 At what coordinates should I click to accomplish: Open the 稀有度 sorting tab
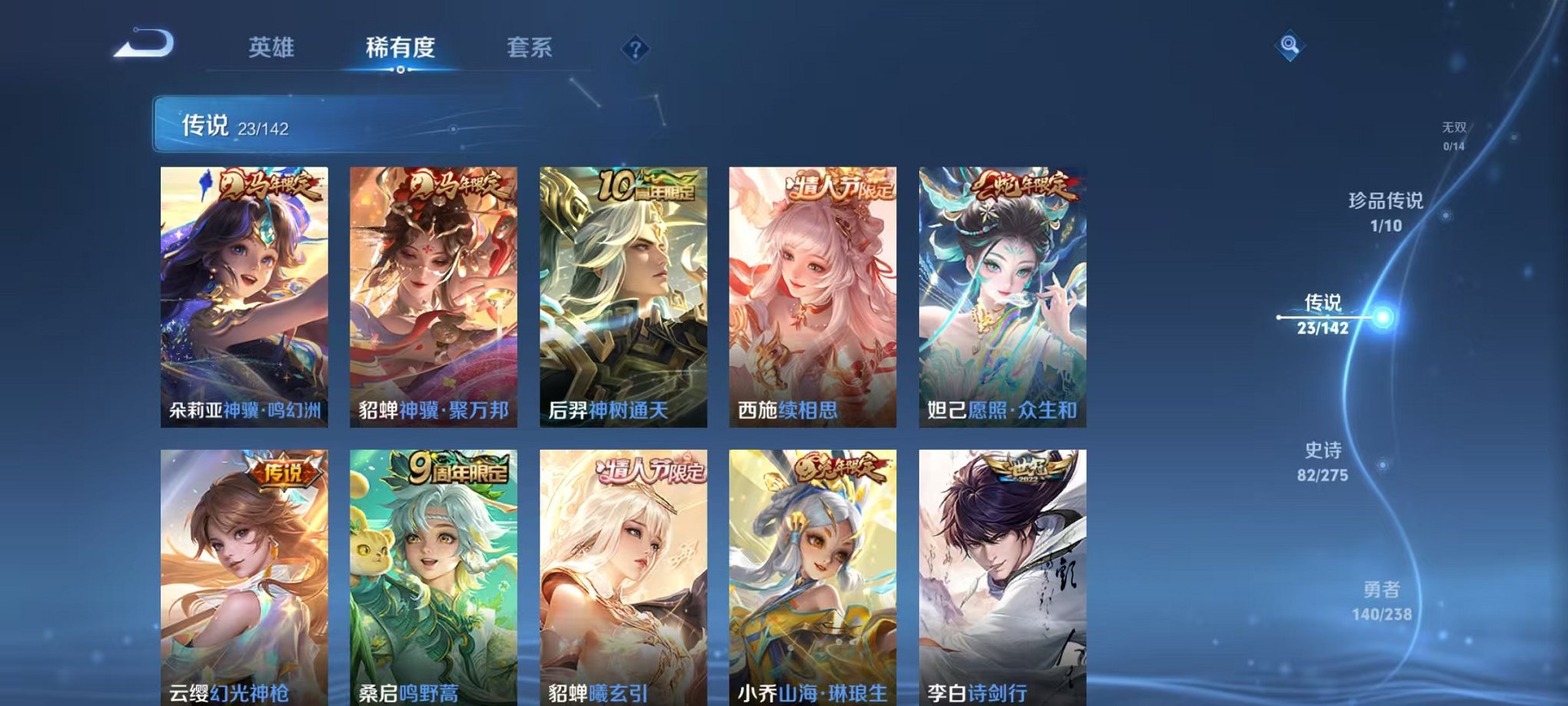[400, 46]
